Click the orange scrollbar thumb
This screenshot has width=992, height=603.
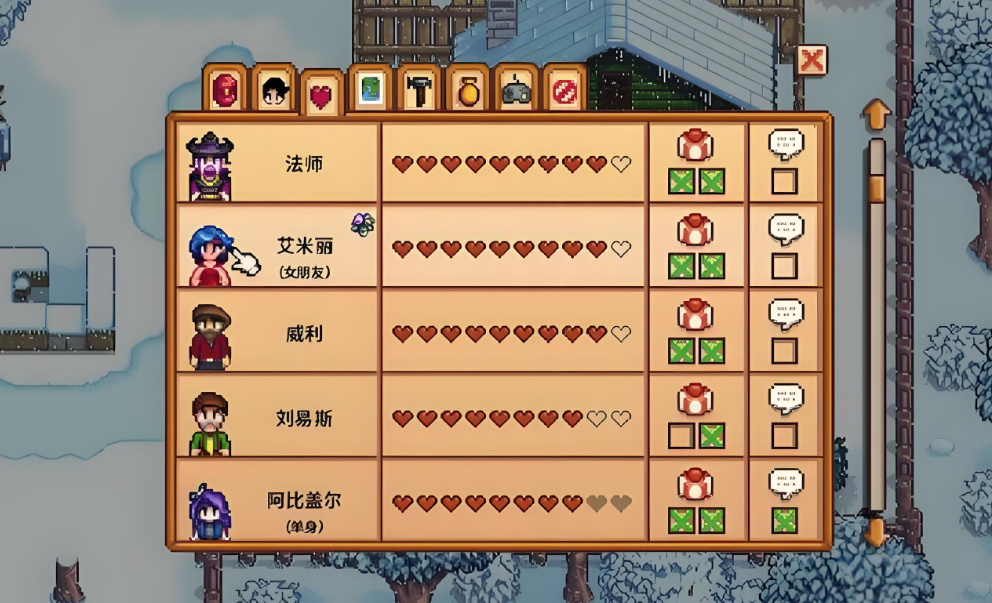coord(876,187)
